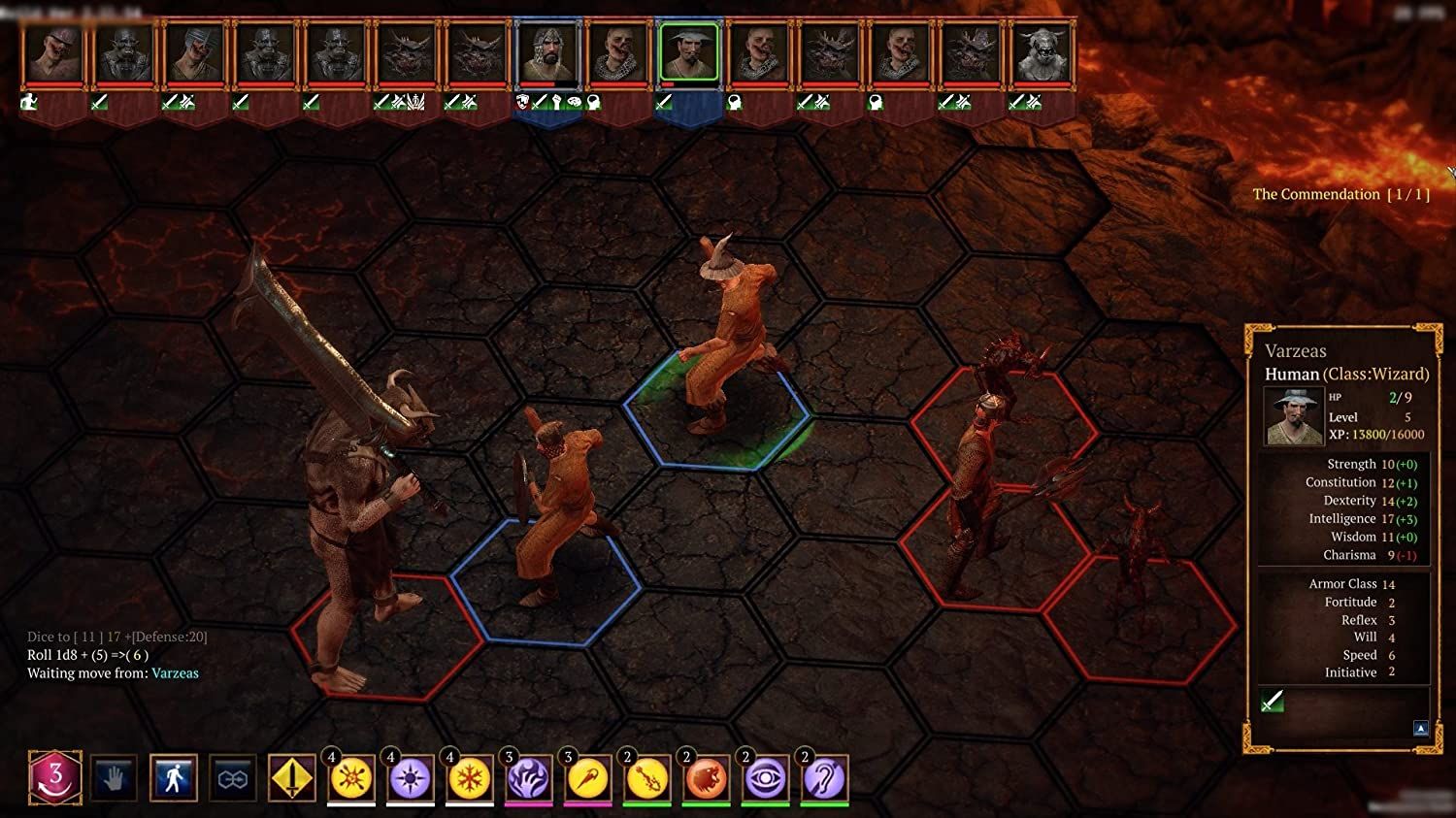Viewport: 1456px width, 818px height.
Task: Select the blue-framed bearded ally portrait
Action: 547,53
